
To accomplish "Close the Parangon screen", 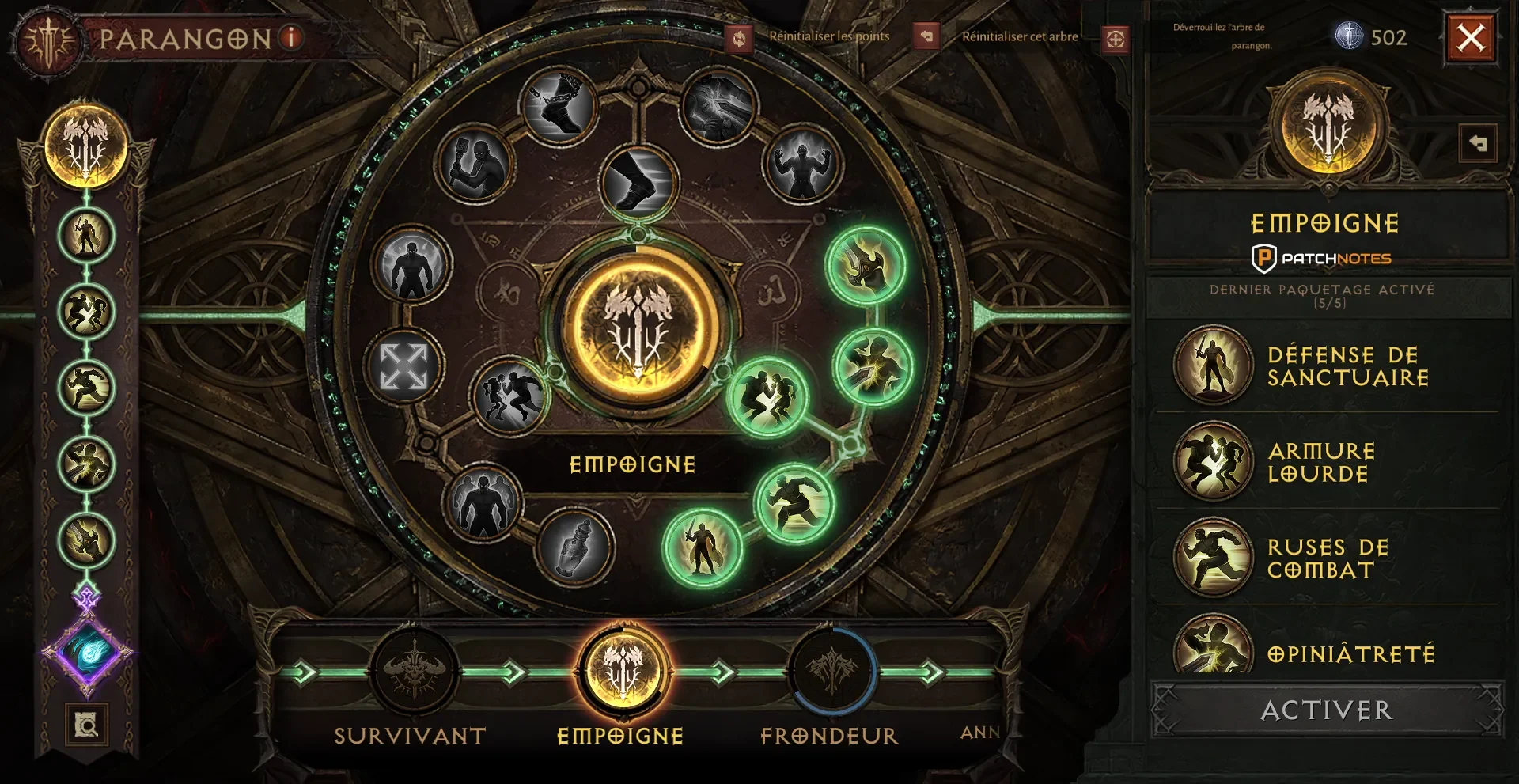I will [x=1471, y=38].
